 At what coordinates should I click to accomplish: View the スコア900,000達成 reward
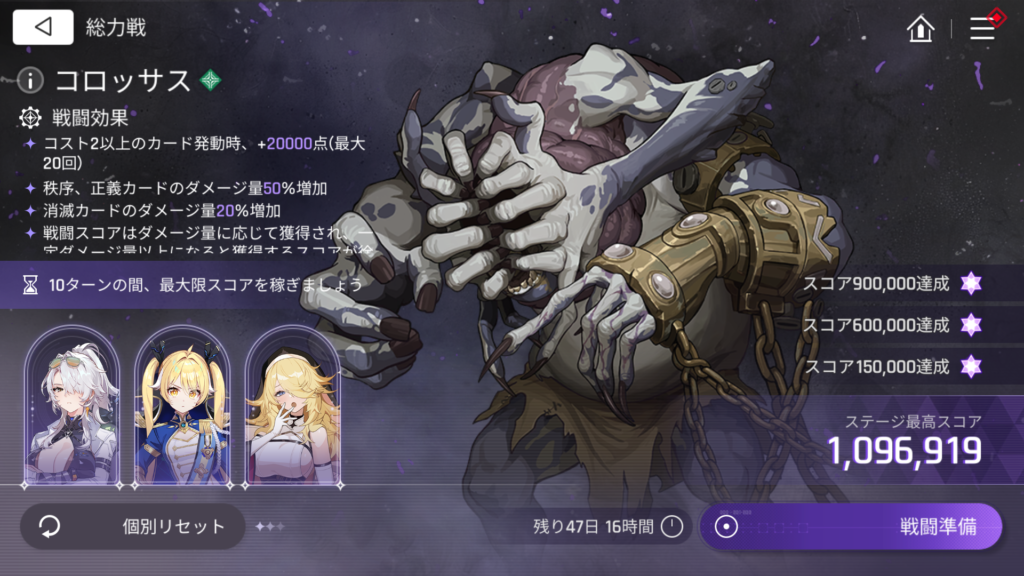click(x=969, y=283)
